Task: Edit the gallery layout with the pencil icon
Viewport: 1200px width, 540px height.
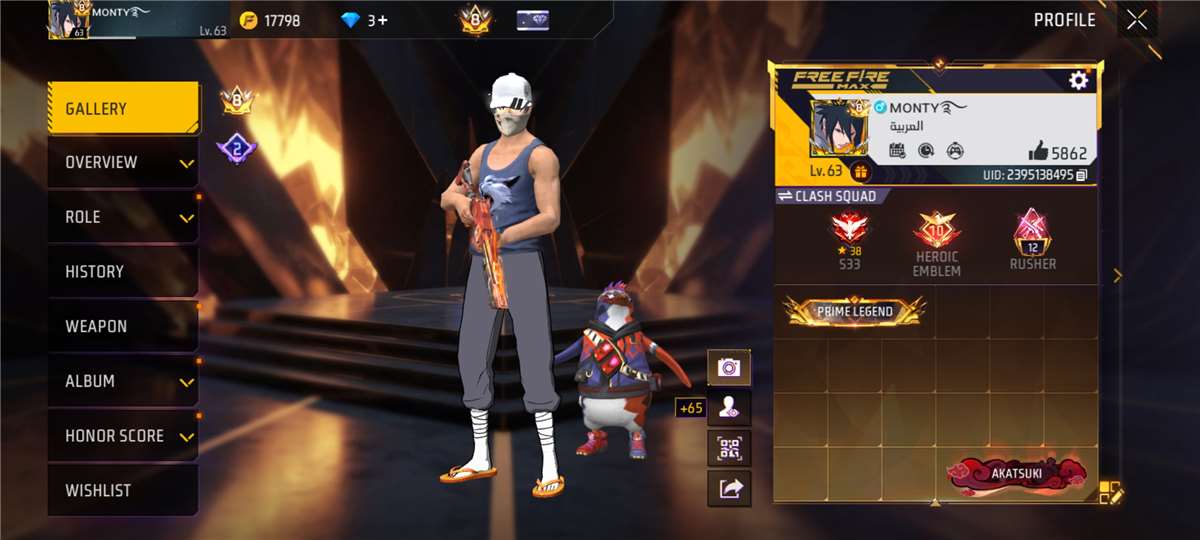Action: (1111, 492)
